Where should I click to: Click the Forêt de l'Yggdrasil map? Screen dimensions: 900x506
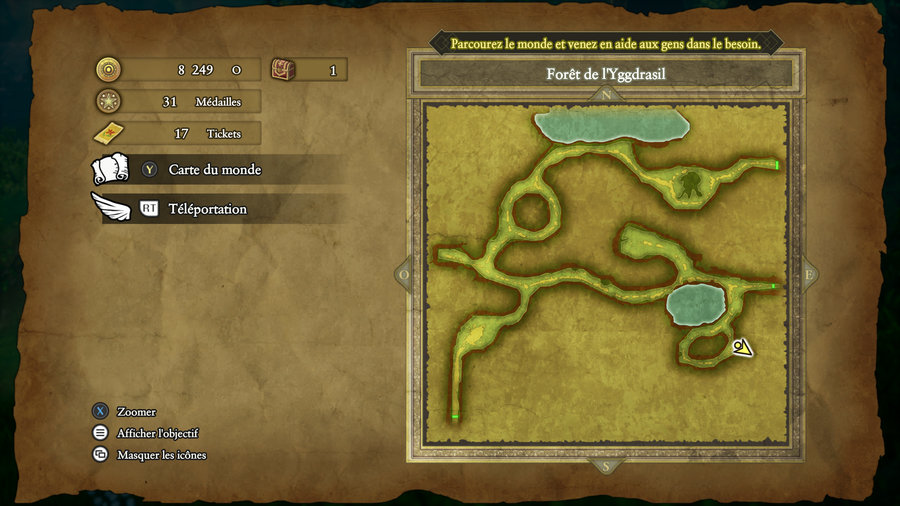[606, 273]
